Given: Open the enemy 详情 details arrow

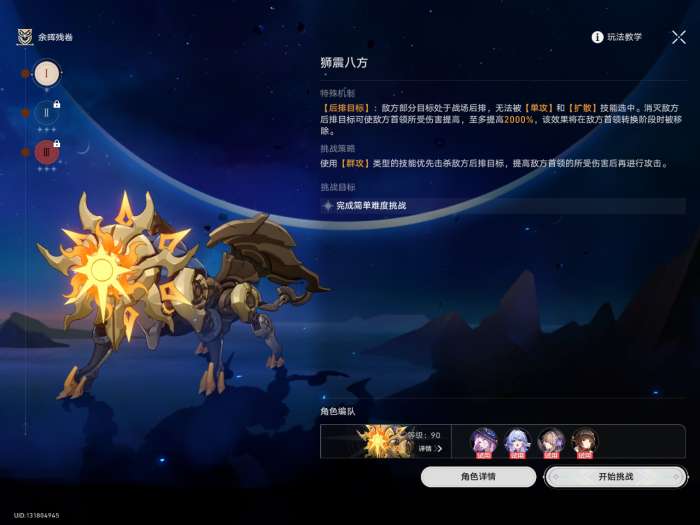Looking at the screenshot, I should (x=430, y=449).
